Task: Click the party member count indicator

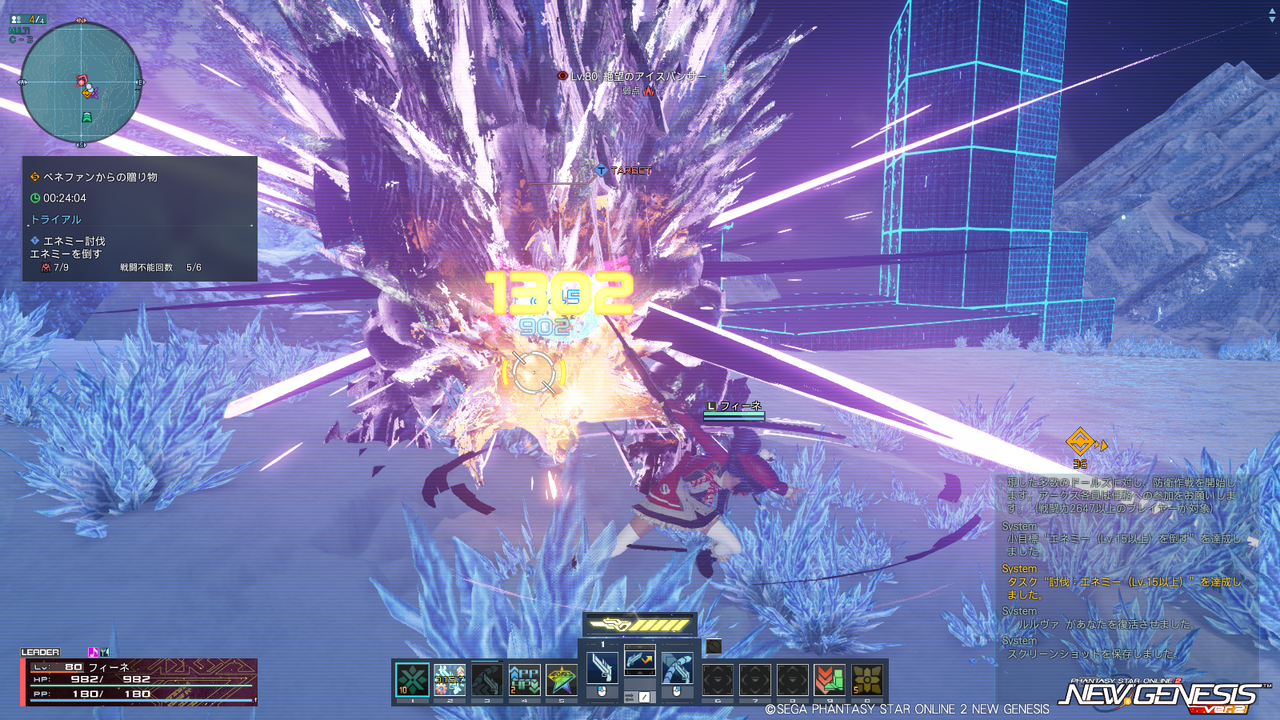Action: (28, 18)
